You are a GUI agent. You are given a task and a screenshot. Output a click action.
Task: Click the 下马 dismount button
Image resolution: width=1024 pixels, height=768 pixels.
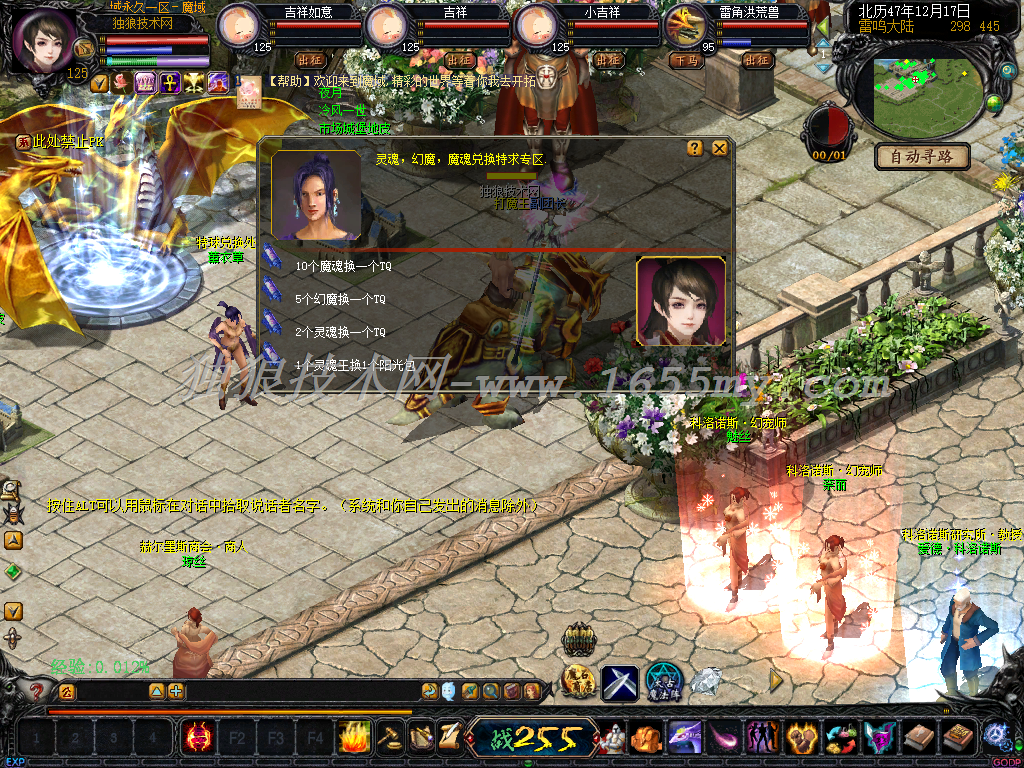click(x=686, y=60)
